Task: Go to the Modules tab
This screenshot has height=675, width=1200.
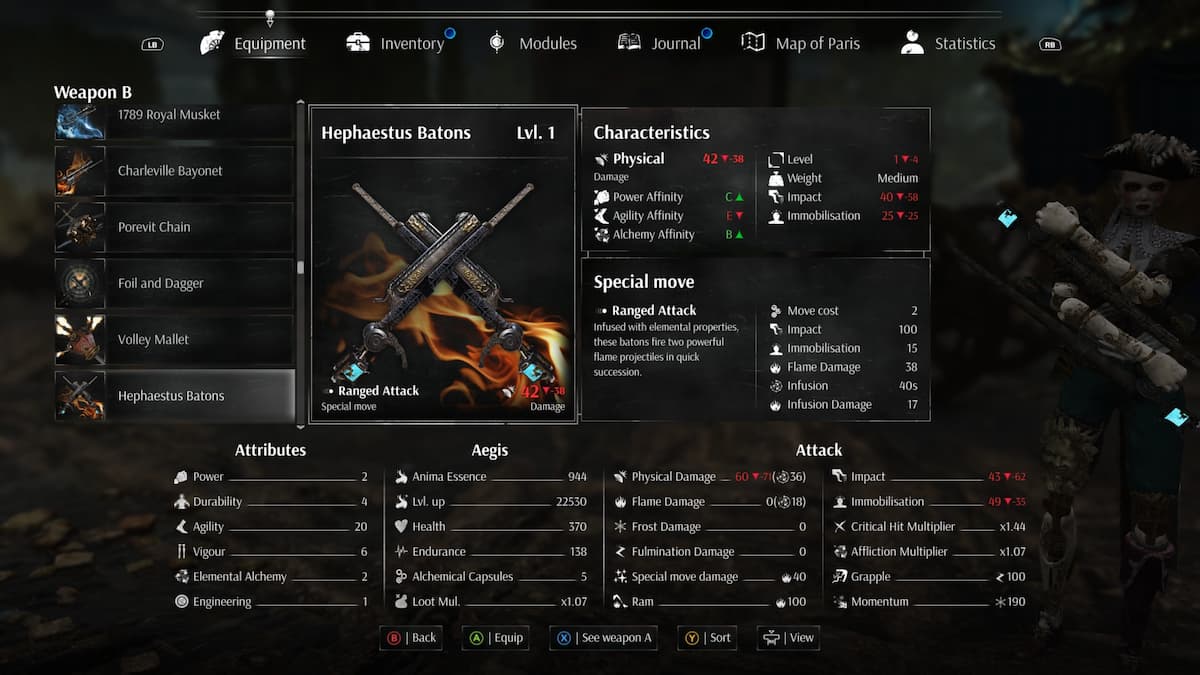Action: [x=532, y=44]
